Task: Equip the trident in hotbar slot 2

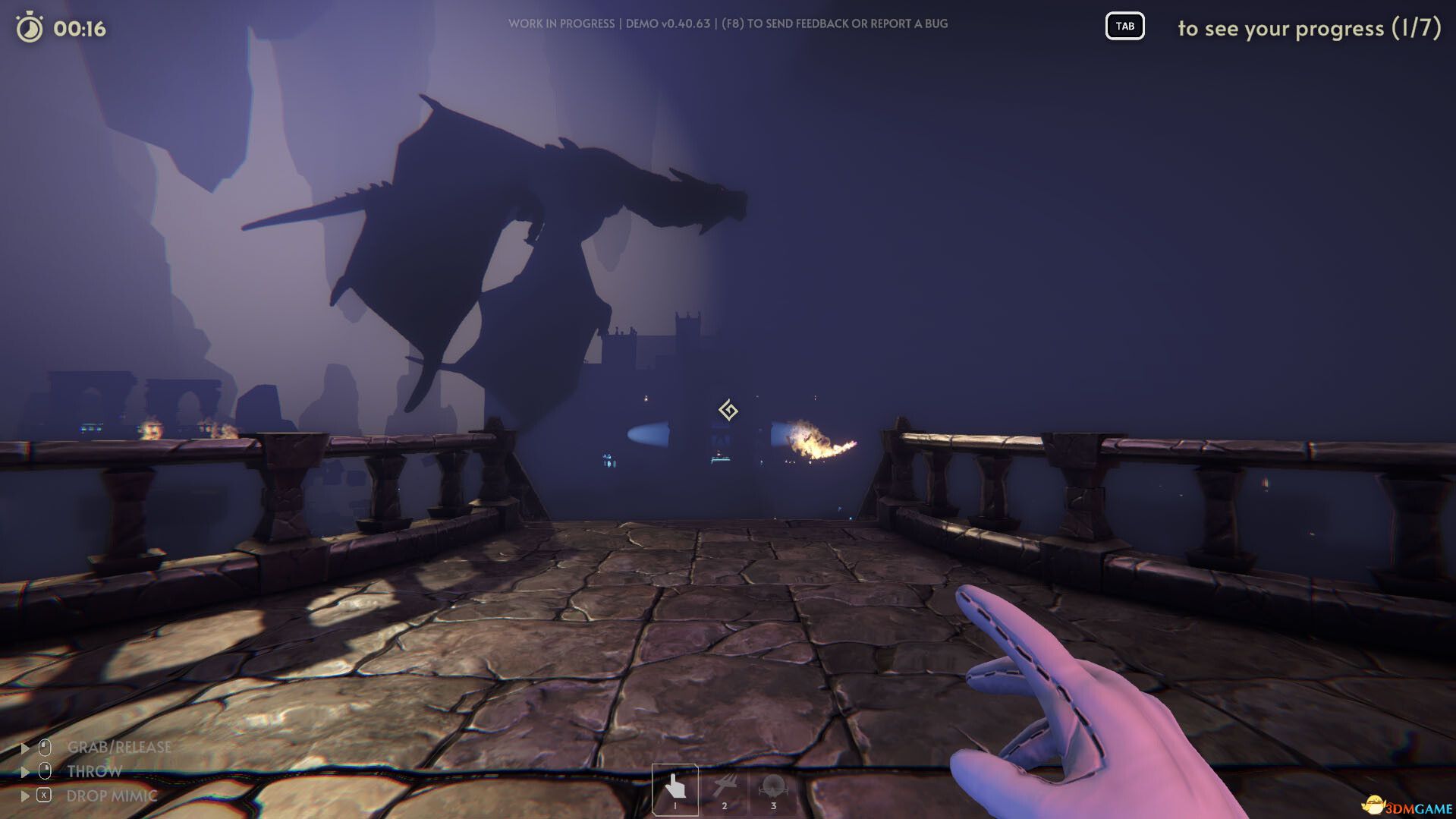Action: [x=725, y=783]
